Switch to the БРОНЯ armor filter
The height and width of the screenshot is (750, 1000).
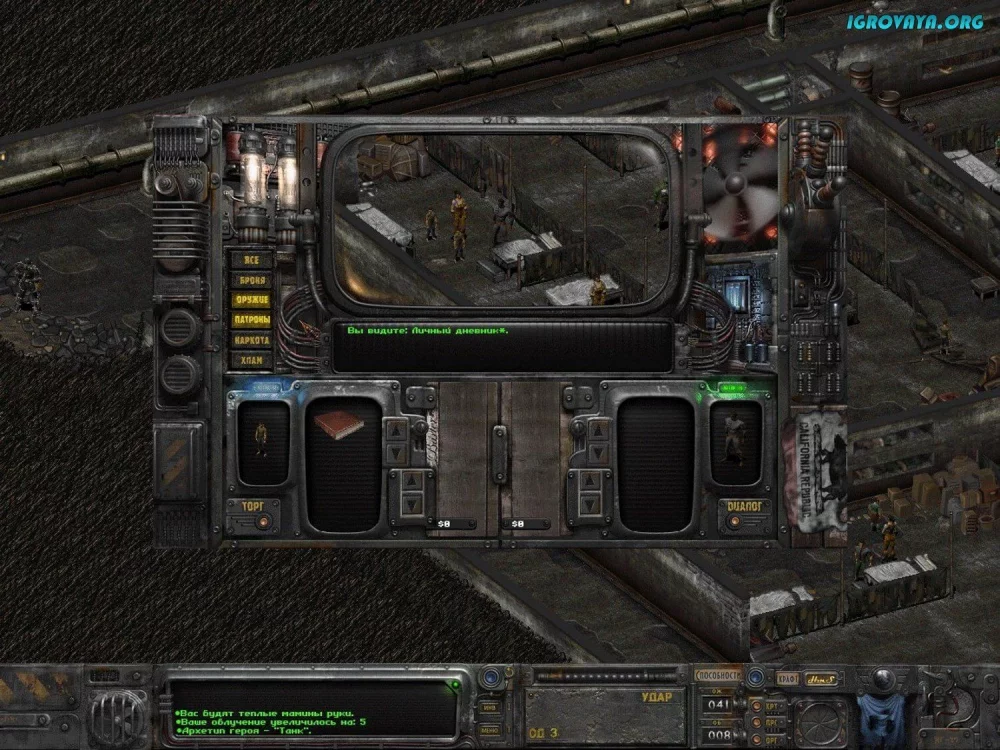pyautogui.click(x=251, y=280)
